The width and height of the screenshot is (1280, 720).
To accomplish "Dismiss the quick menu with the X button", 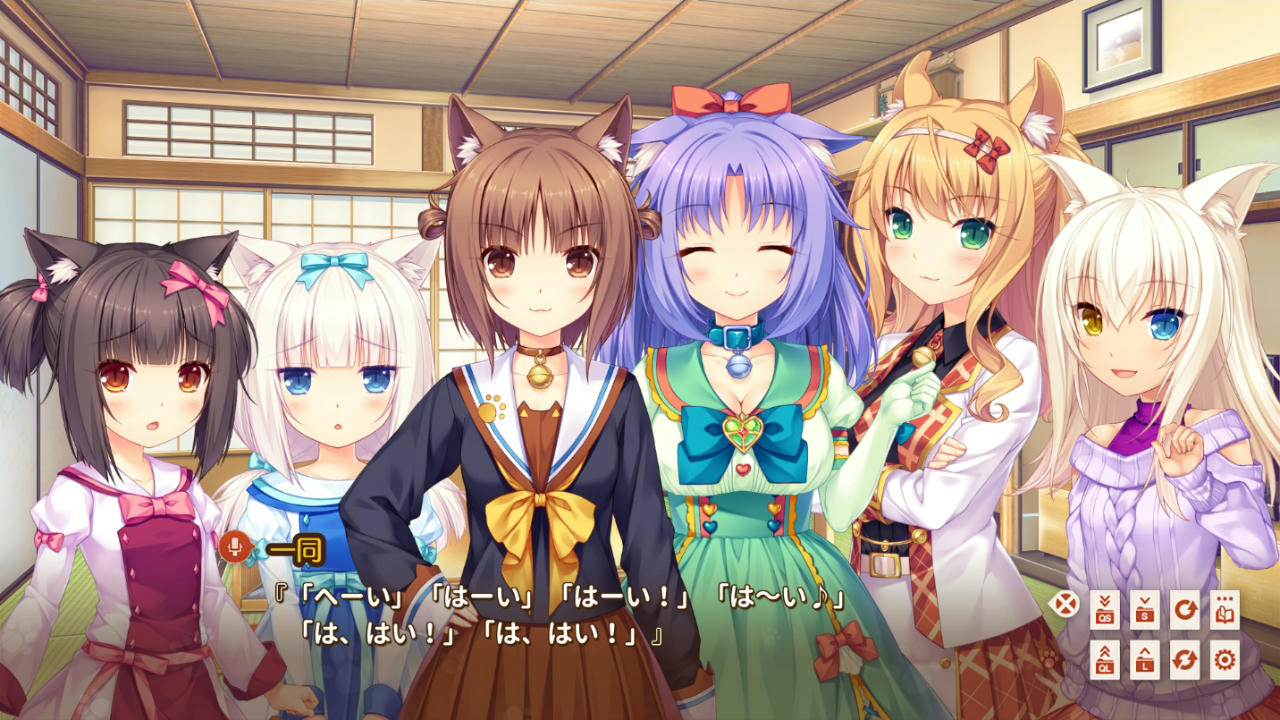I will [1067, 602].
